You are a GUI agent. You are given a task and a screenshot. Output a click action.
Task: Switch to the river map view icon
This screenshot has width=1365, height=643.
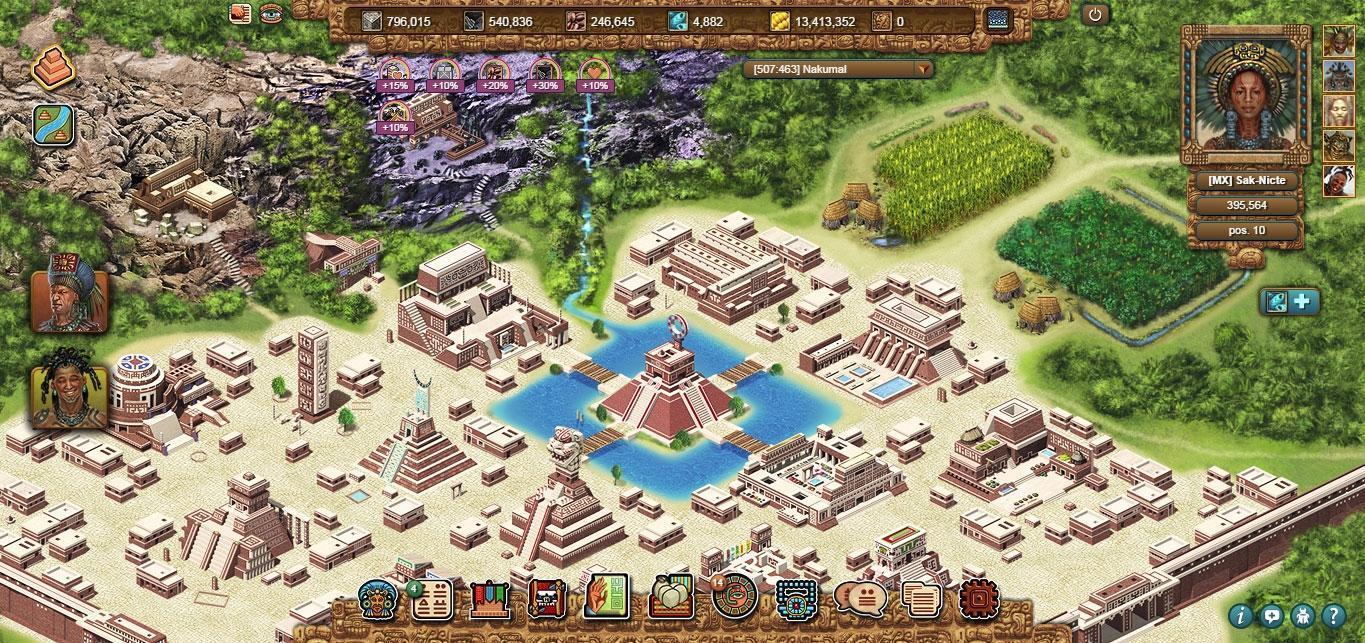(x=52, y=124)
